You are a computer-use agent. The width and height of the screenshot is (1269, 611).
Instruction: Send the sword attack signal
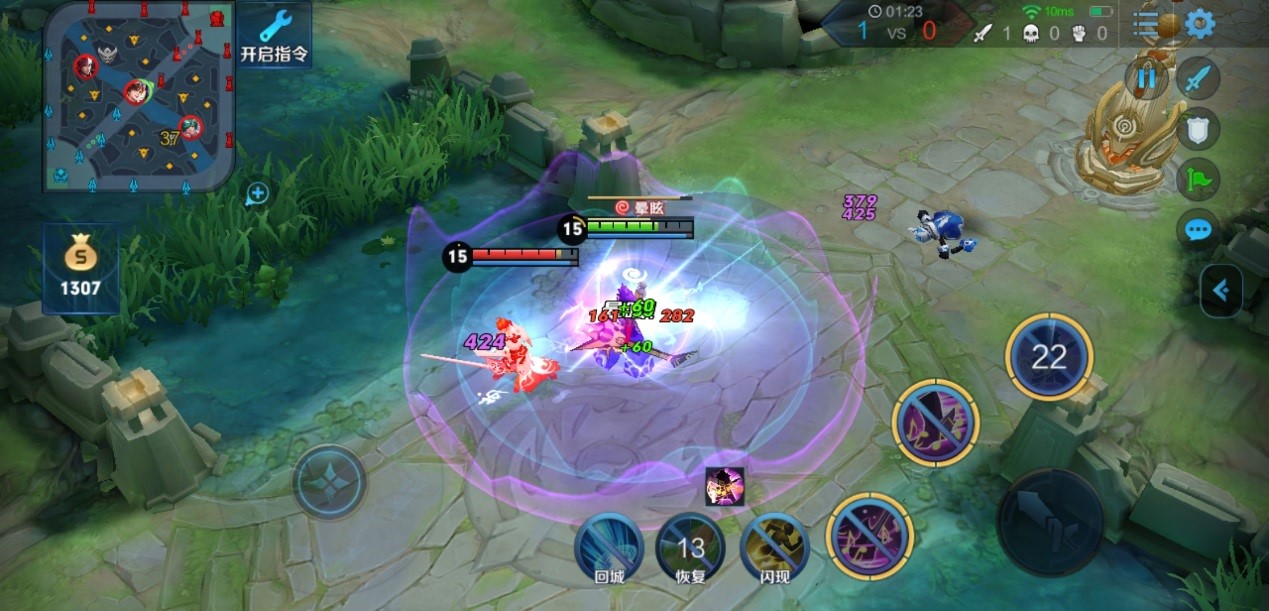point(1198,78)
